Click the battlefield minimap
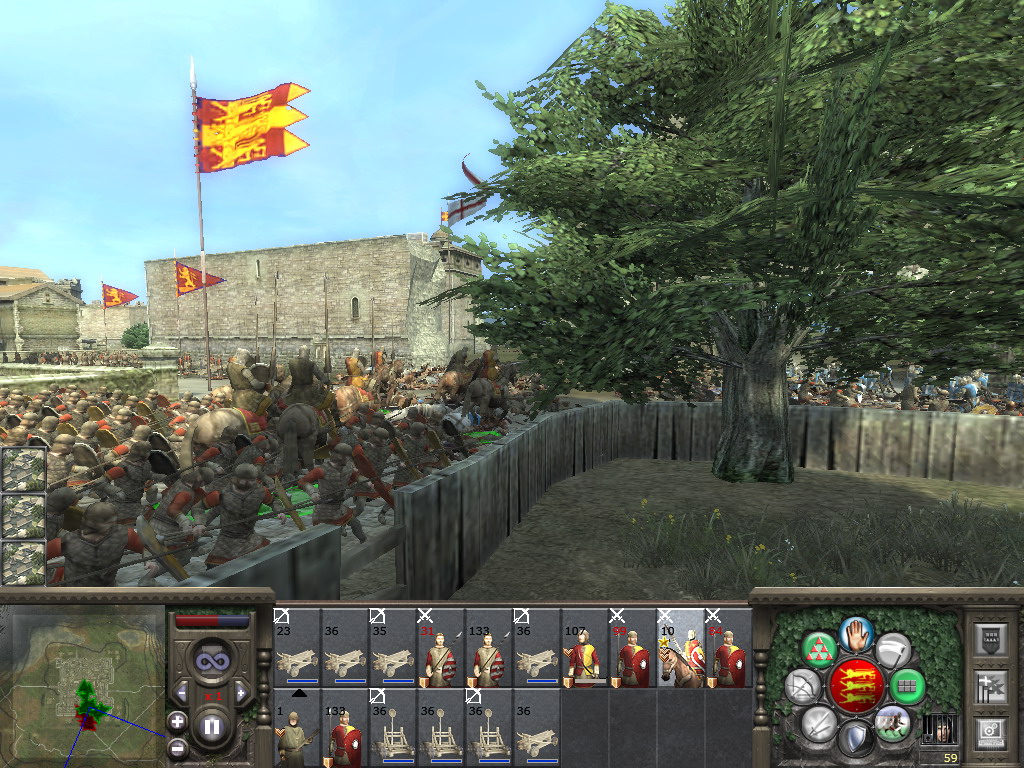 tap(84, 680)
